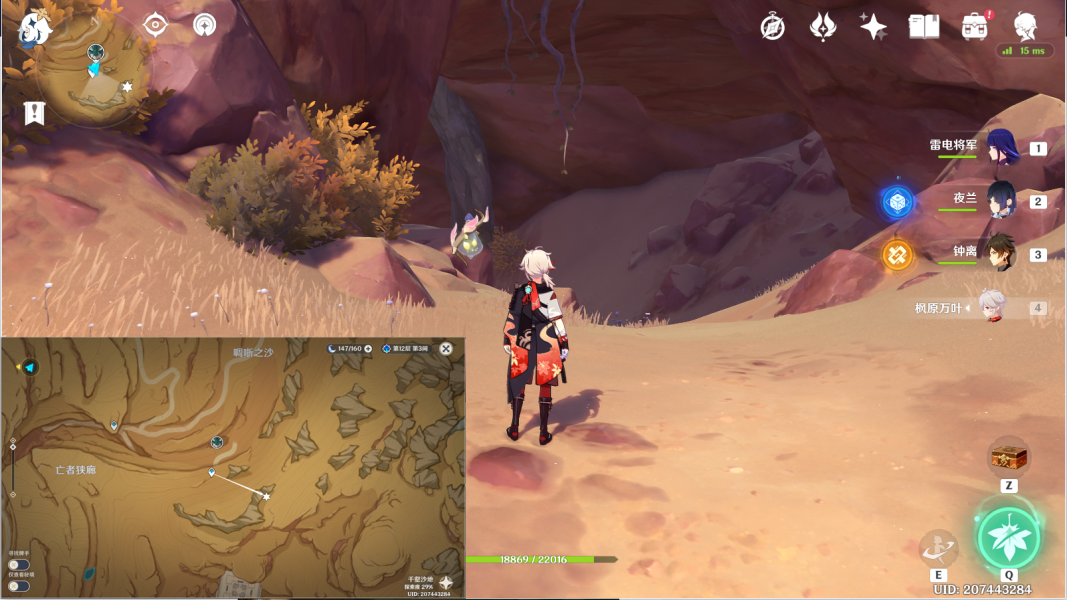Use the elemental skill icon

click(x=938, y=548)
